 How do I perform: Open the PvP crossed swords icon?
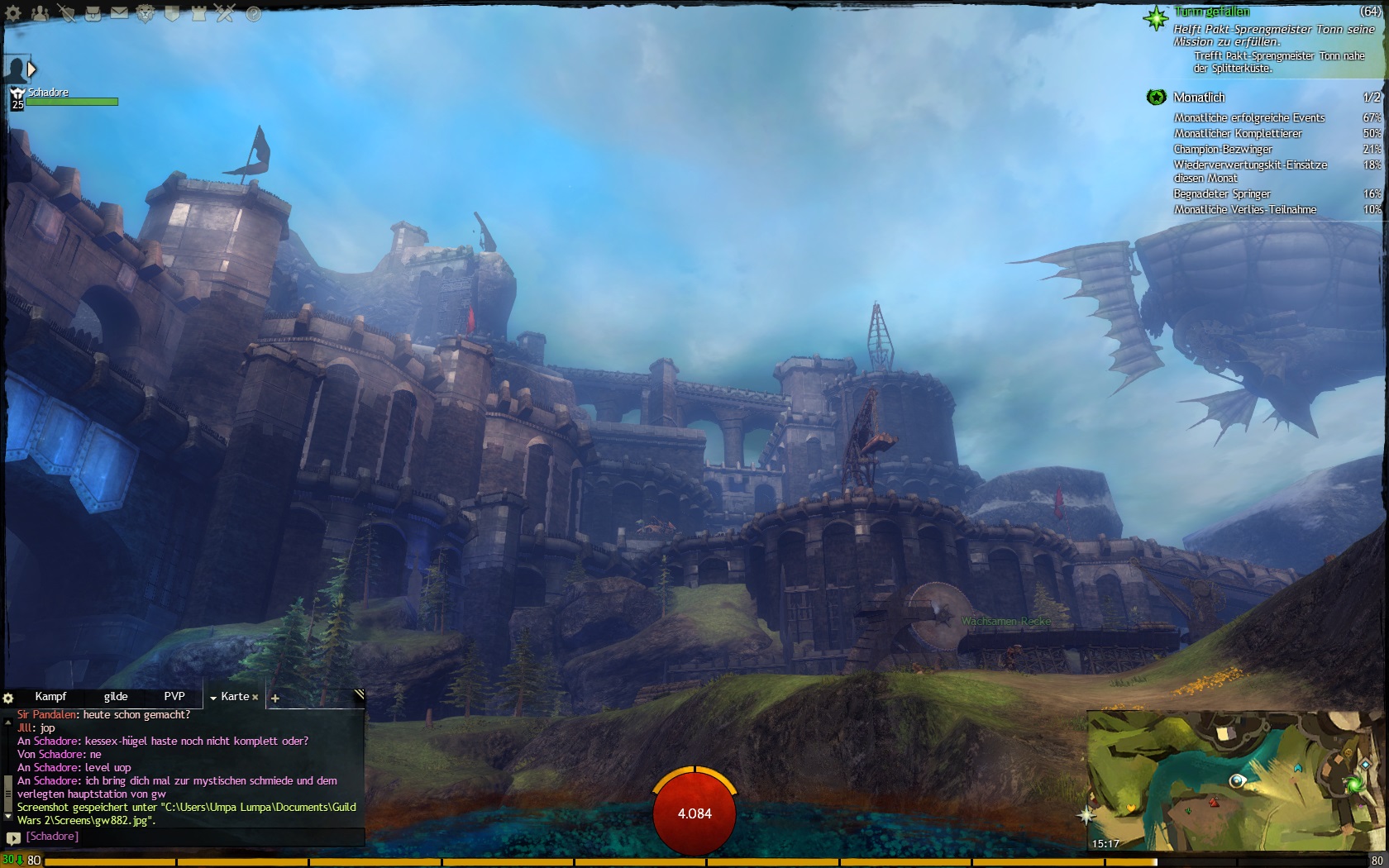(x=225, y=13)
